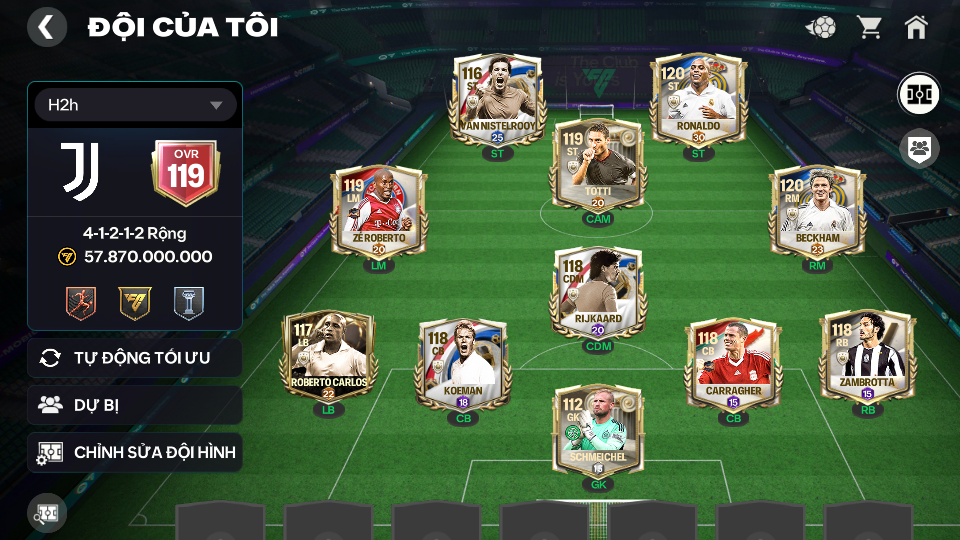960x540 pixels.
Task: Choose the Zé Roberto LM card
Action: (378, 213)
